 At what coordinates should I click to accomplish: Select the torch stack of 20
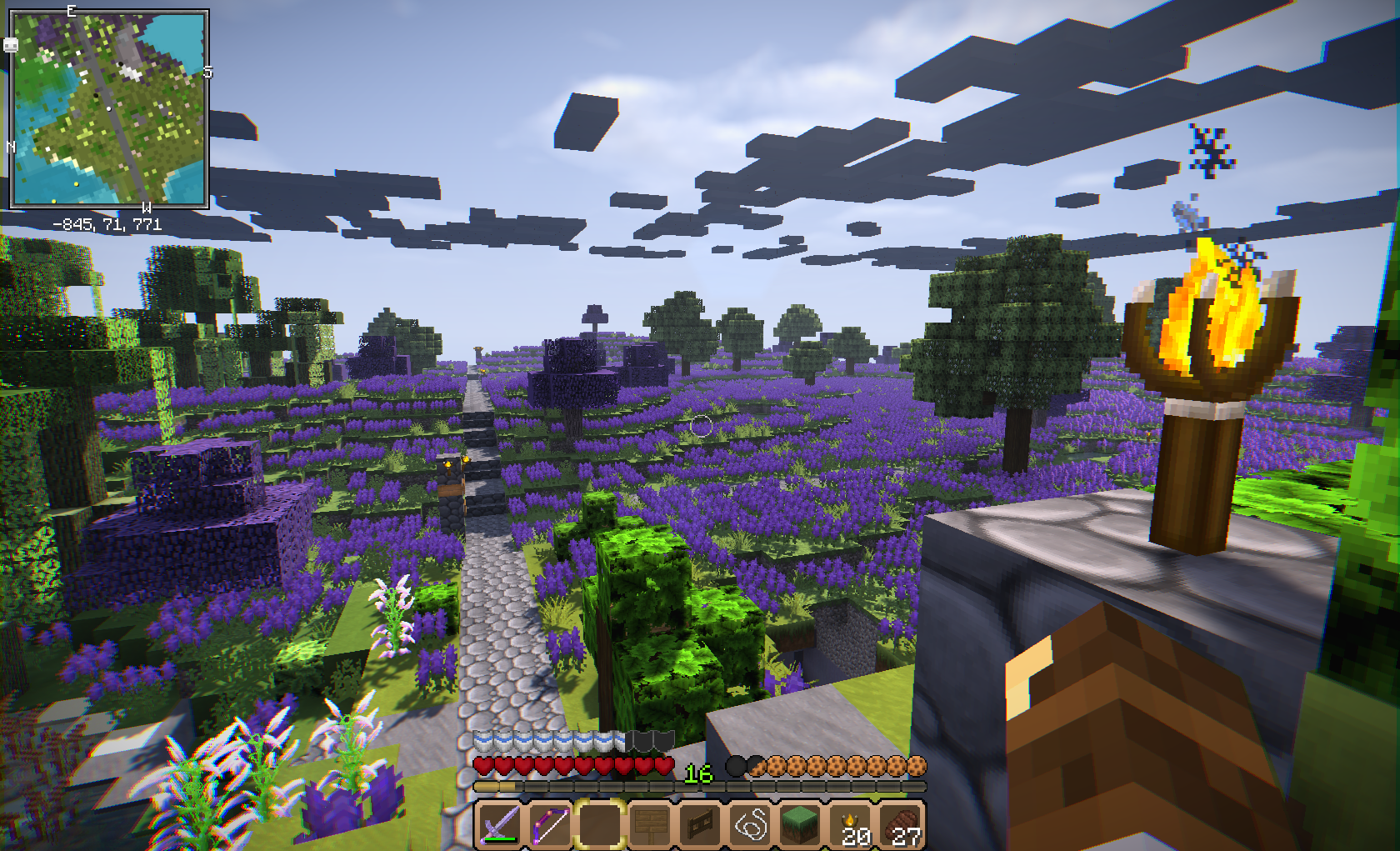click(x=852, y=824)
